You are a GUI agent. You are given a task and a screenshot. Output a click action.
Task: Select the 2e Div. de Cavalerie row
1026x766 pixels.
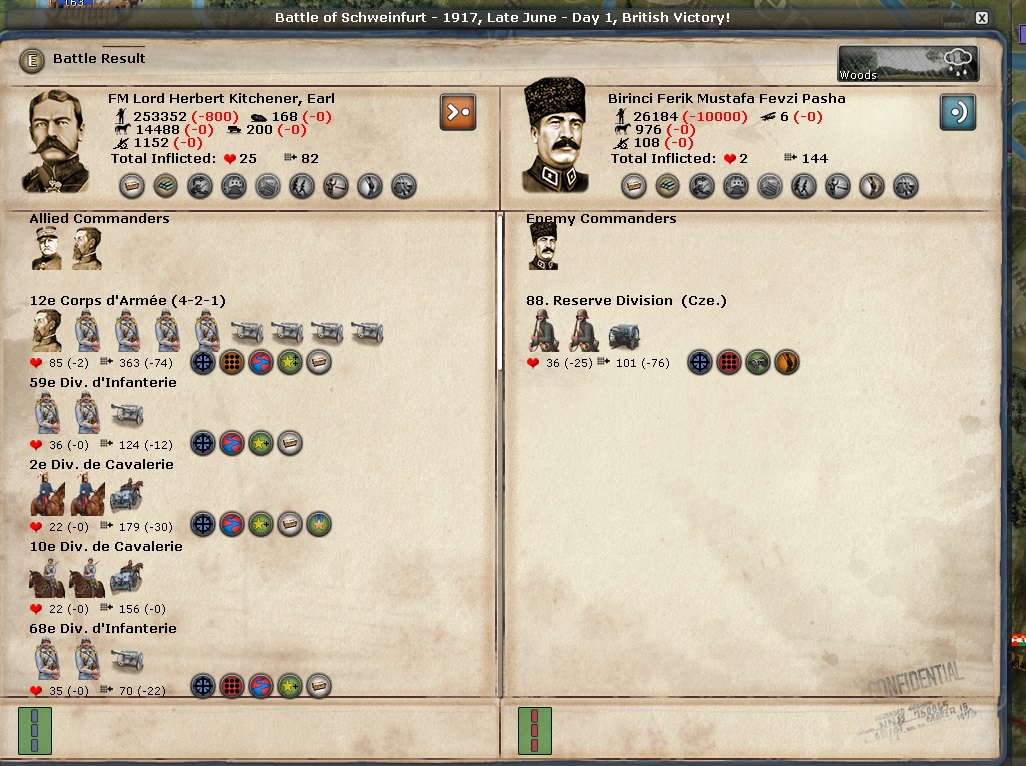tap(102, 465)
